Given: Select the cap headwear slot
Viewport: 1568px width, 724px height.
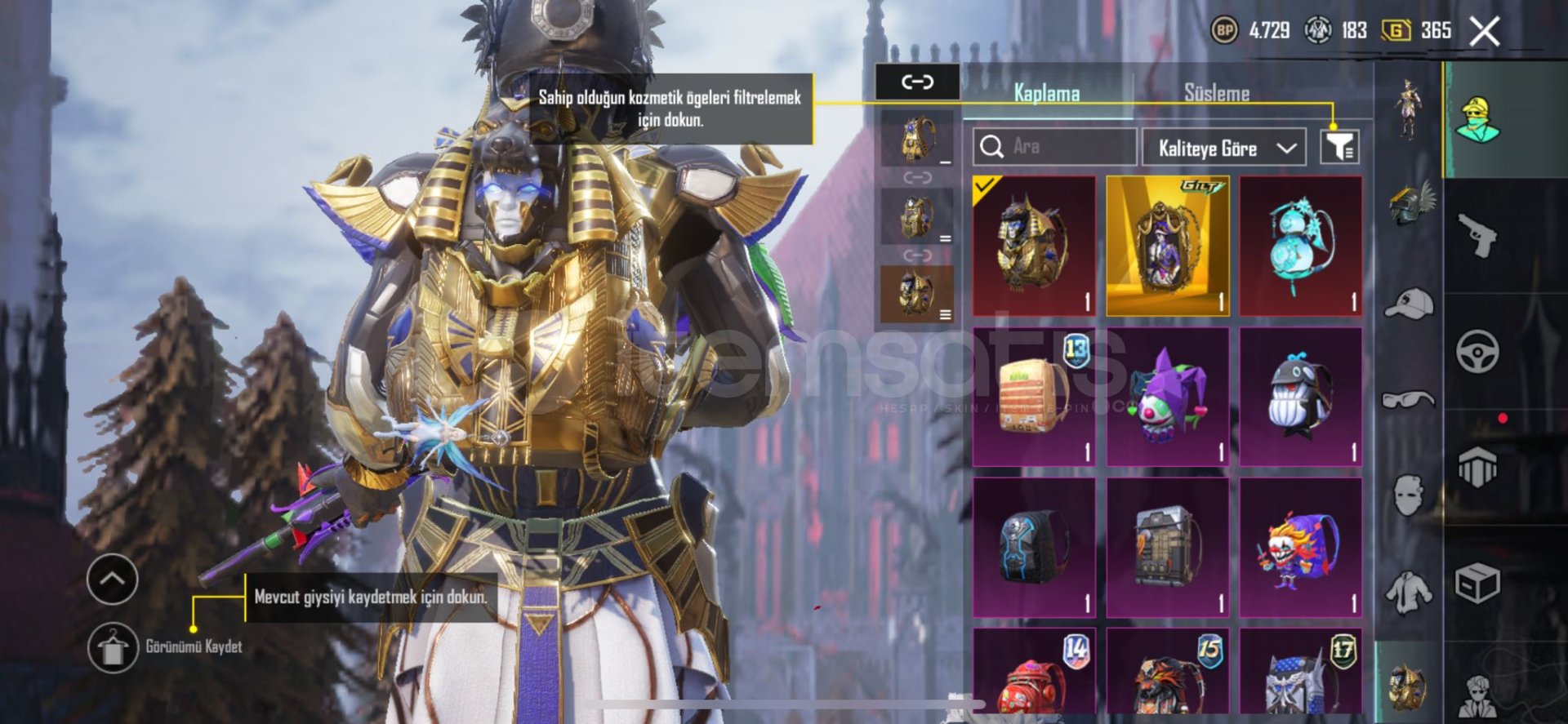Looking at the screenshot, I should 1409,304.
